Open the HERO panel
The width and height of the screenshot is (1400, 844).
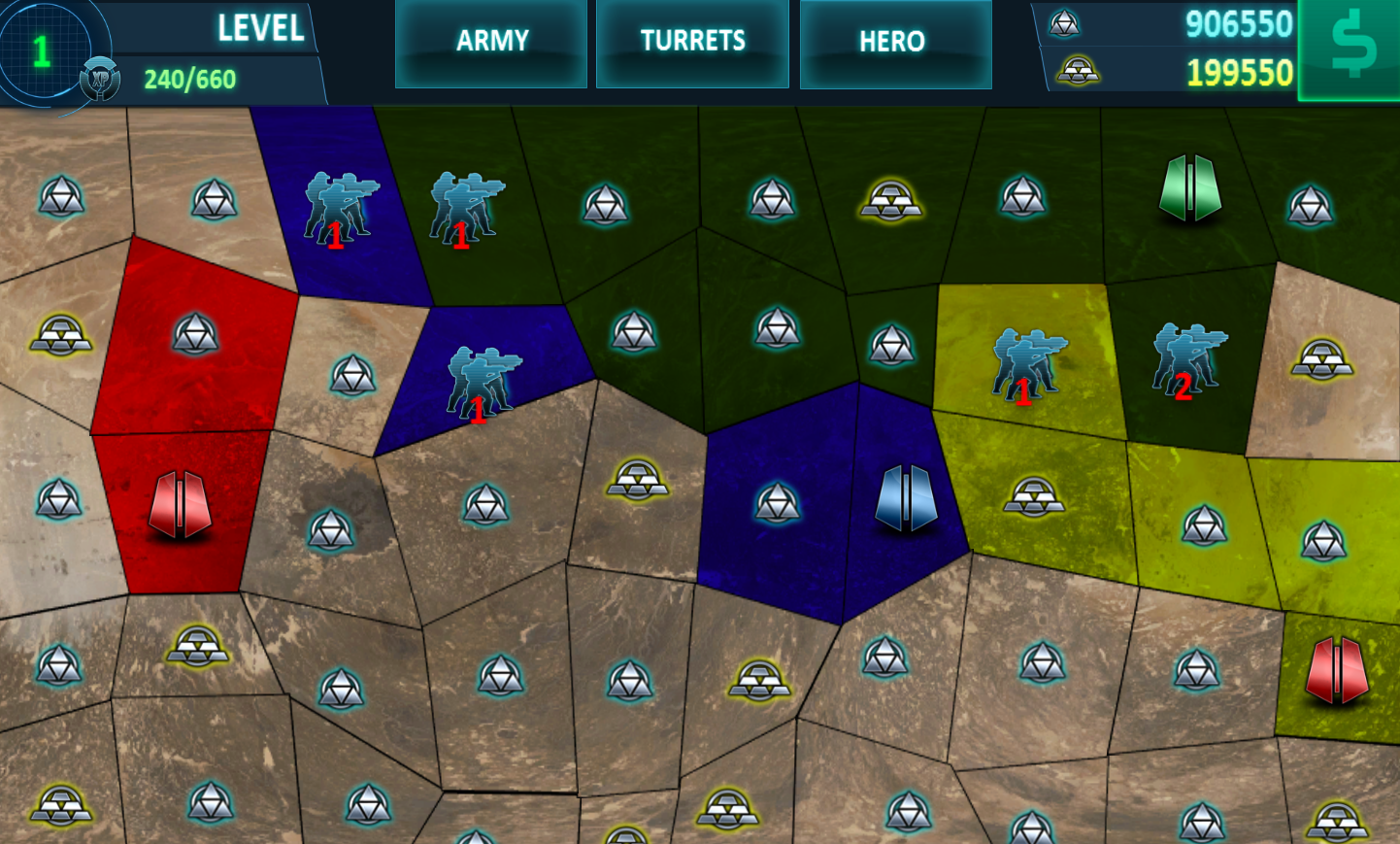click(x=894, y=41)
